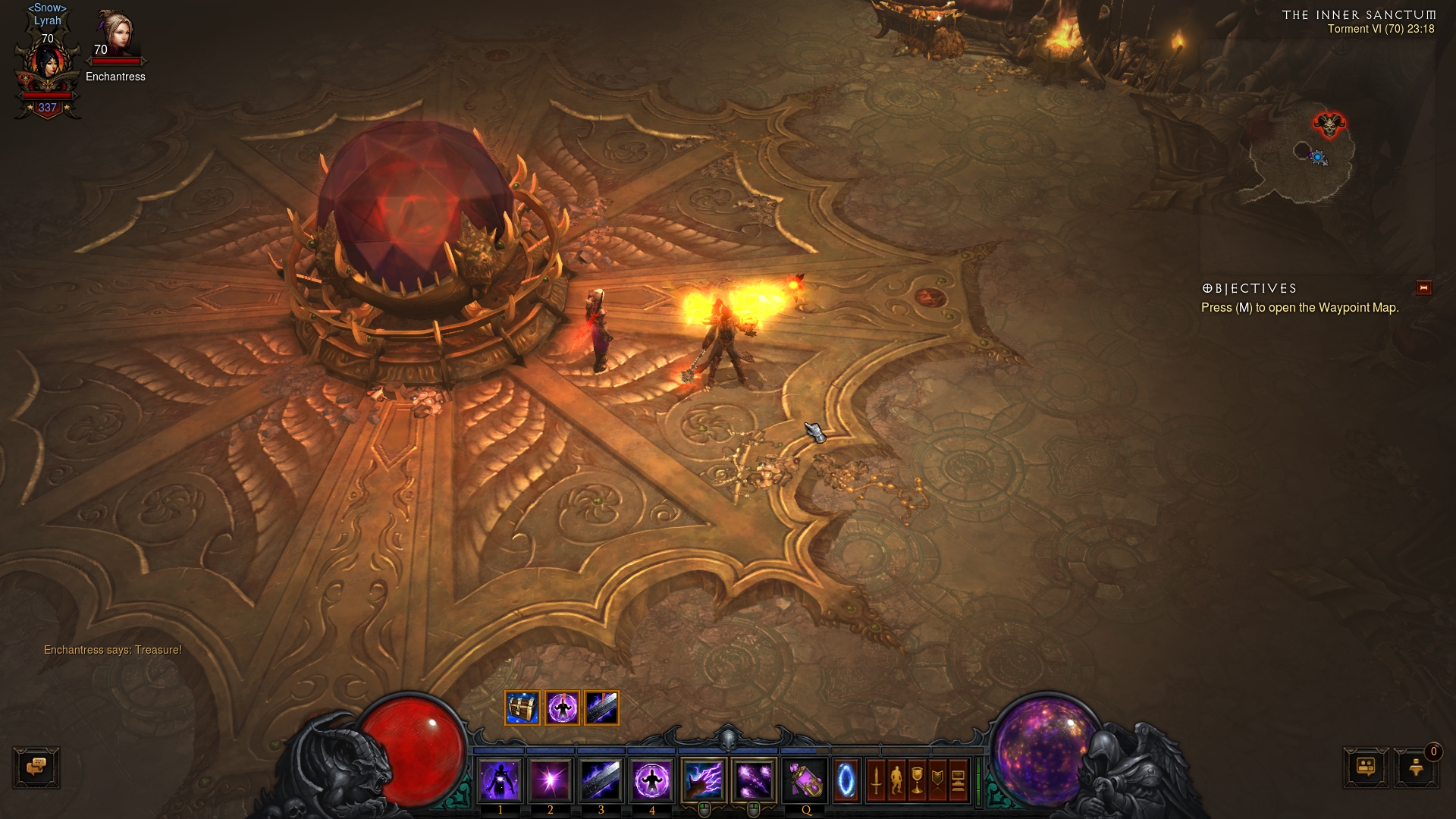Viewport: 1456px width, 819px height.
Task: Open the game menu computer button
Action: [958, 780]
